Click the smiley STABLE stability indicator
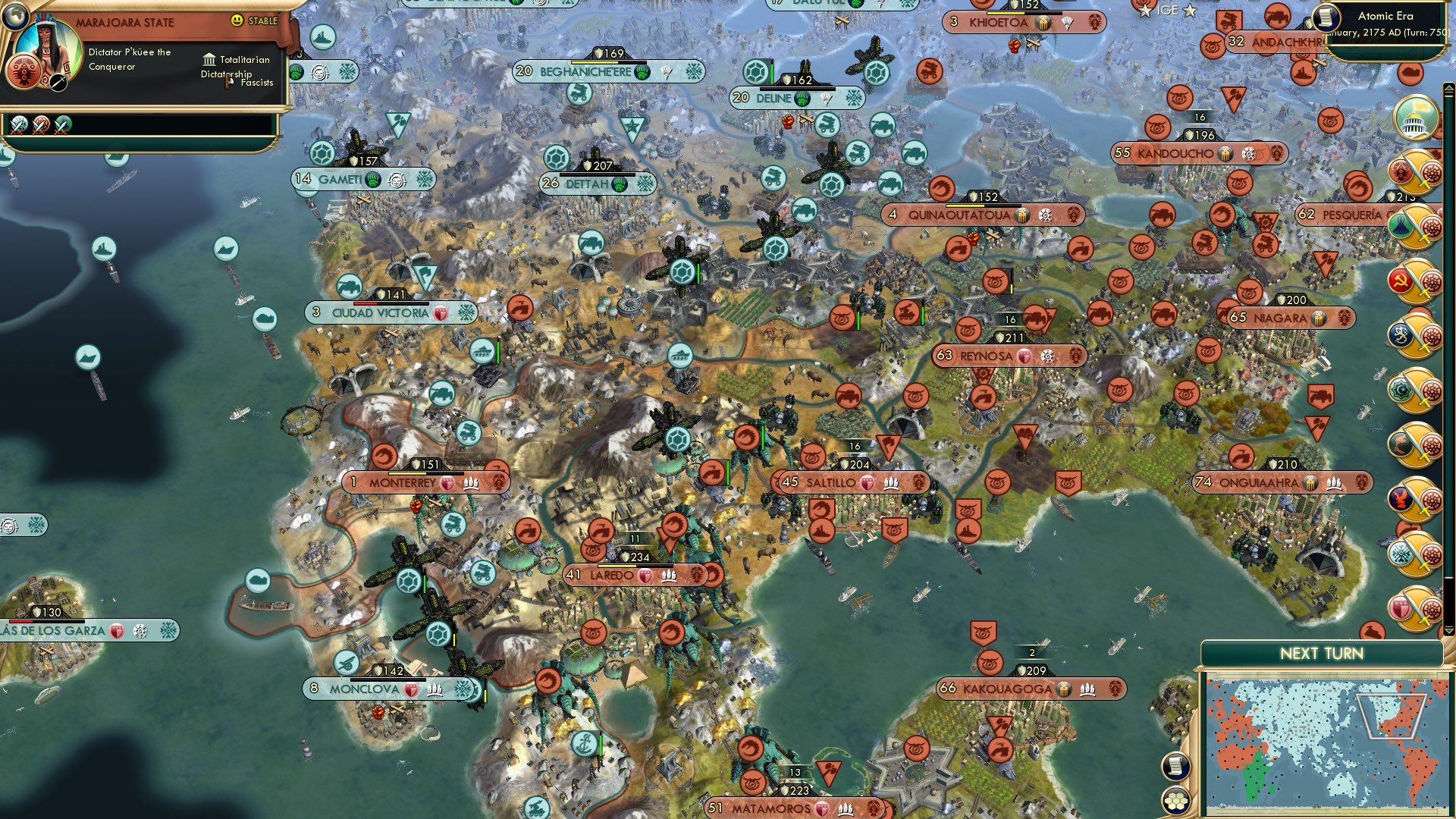The image size is (1456, 819). (x=237, y=20)
